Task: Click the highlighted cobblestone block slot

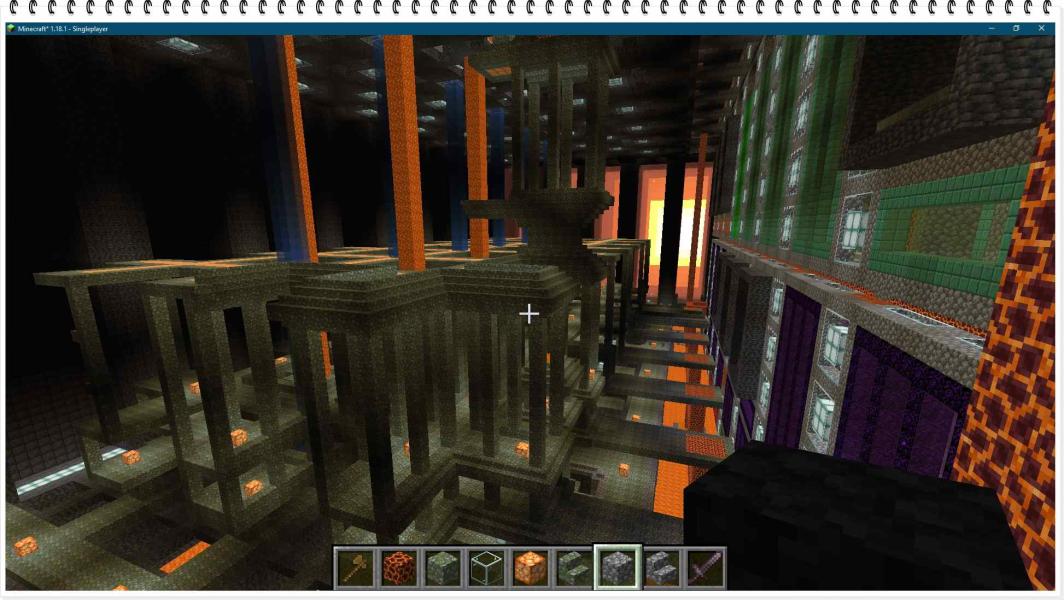Action: pyautogui.click(x=617, y=568)
